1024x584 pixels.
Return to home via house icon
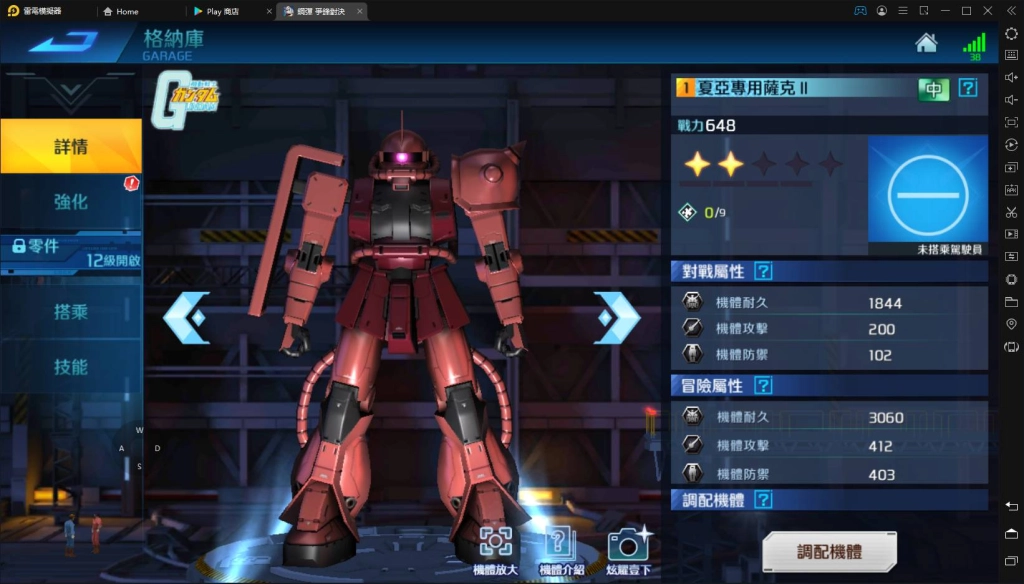(926, 43)
